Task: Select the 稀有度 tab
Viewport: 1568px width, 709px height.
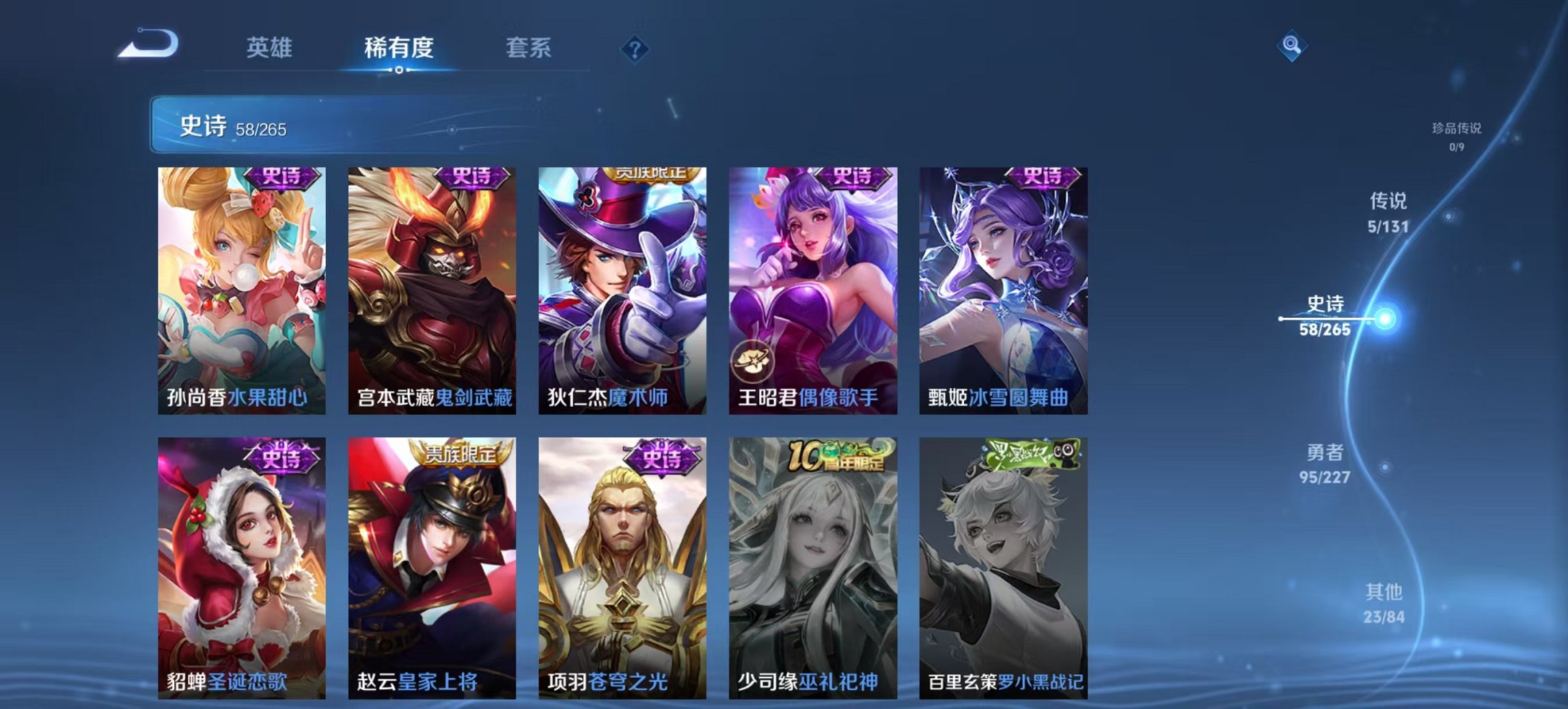Action: click(399, 48)
